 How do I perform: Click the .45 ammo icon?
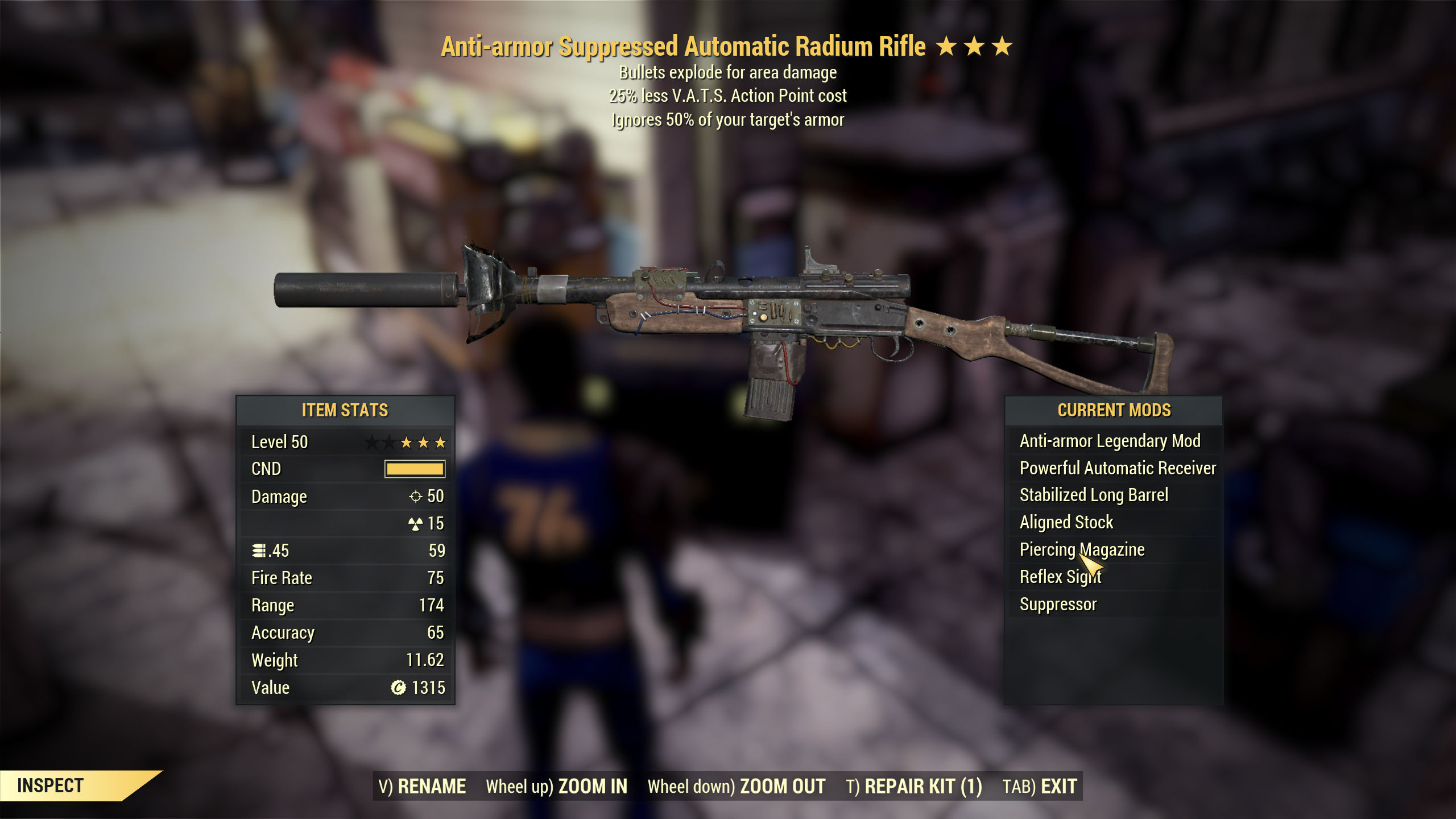[x=259, y=551]
